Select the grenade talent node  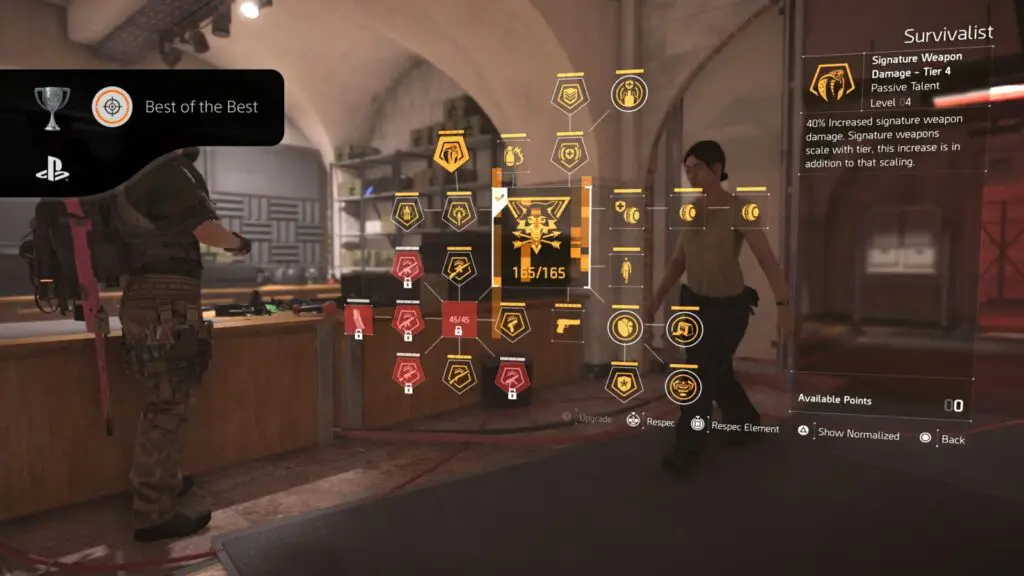click(x=512, y=156)
